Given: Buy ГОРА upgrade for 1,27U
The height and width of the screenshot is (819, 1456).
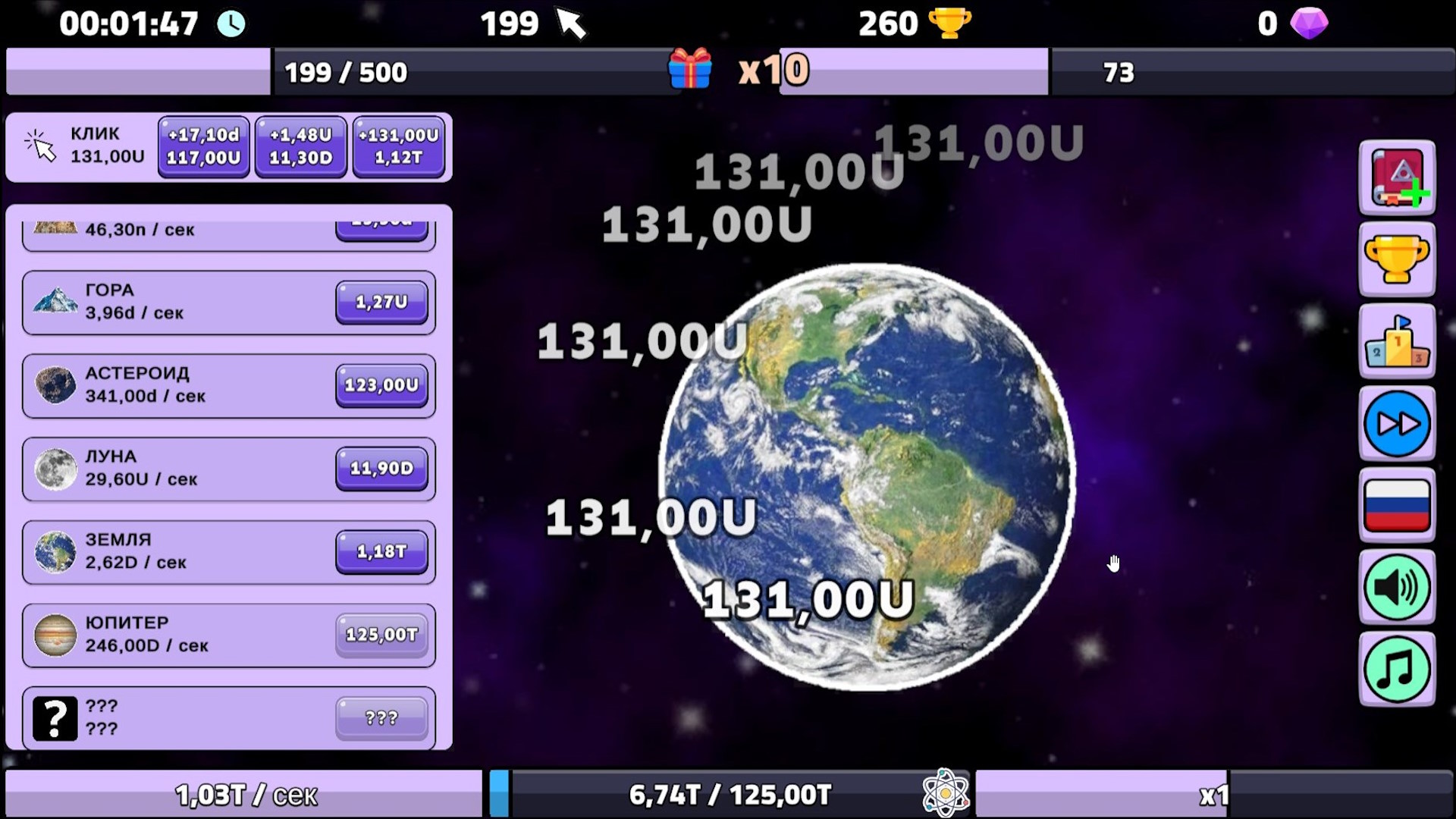Looking at the screenshot, I should click(x=381, y=300).
